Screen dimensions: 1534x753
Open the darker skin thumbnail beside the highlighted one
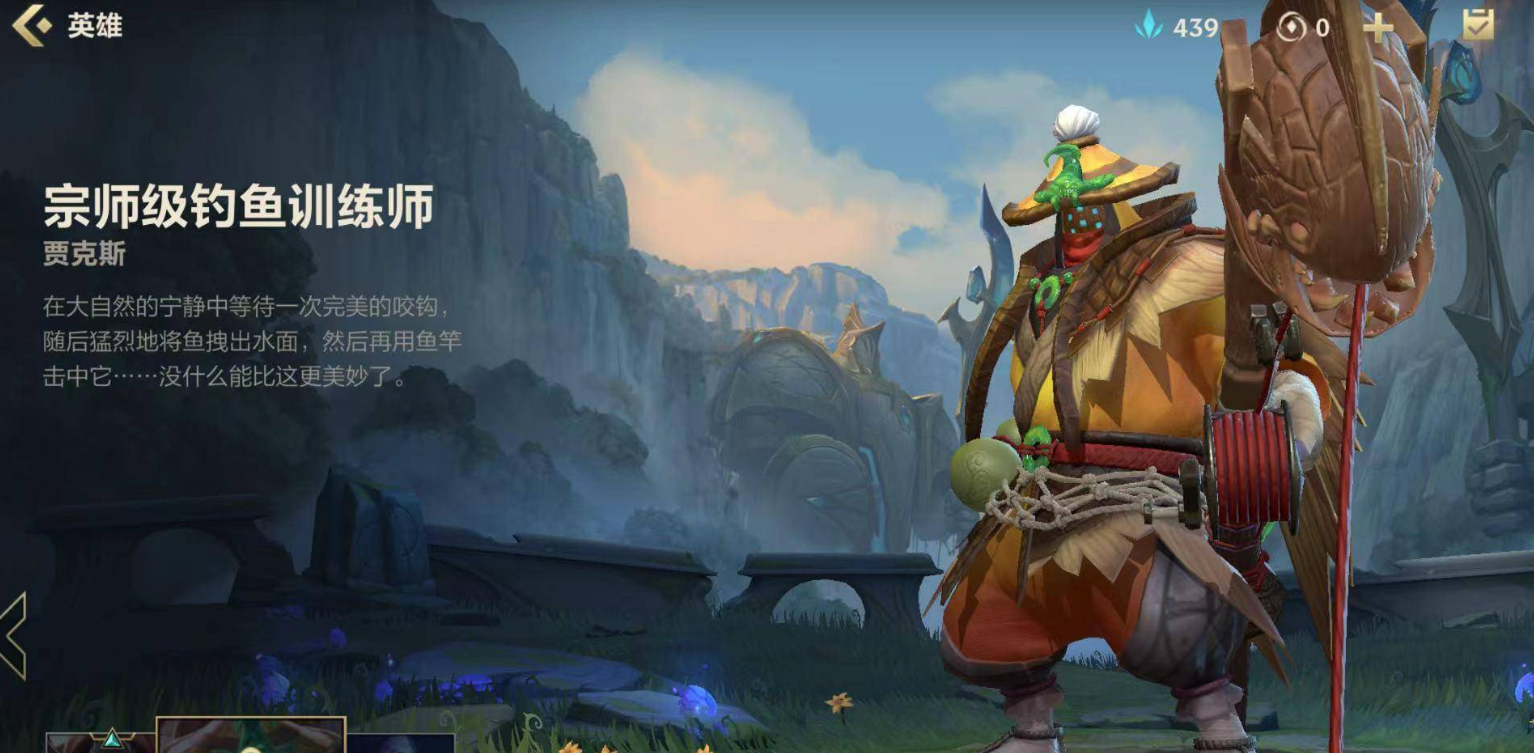[400, 745]
